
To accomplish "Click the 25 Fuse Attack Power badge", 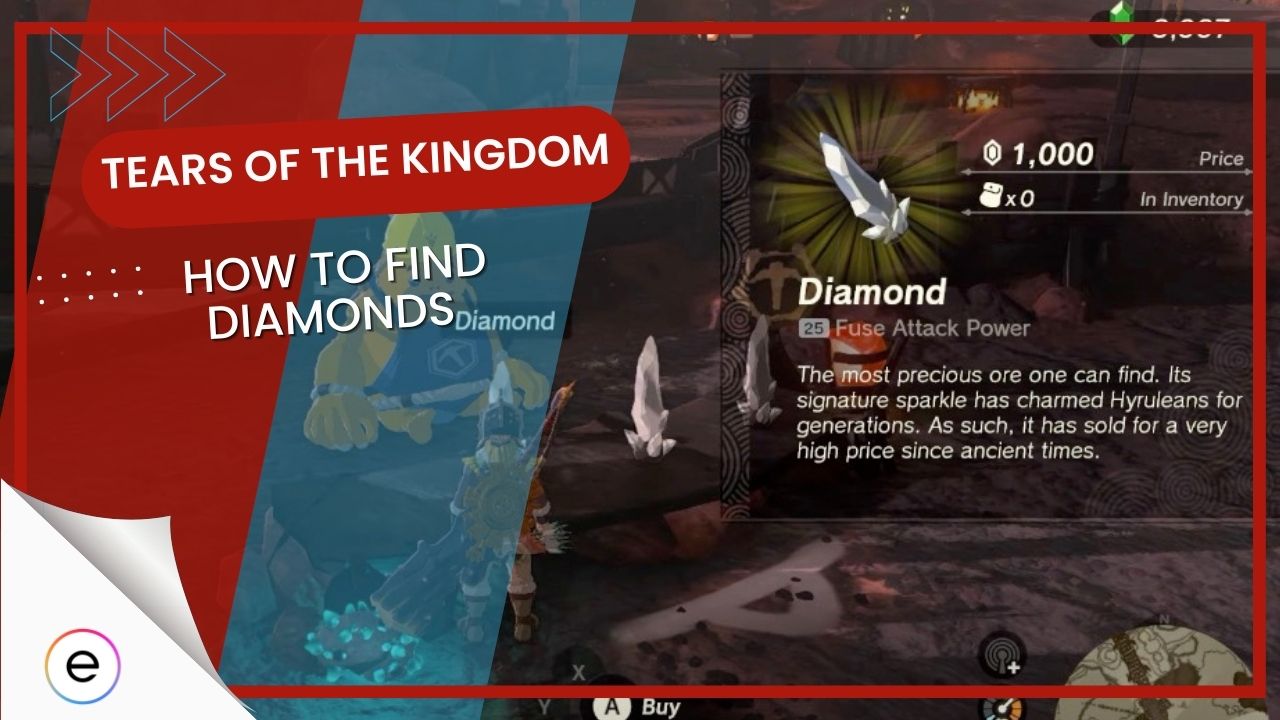I will pos(816,324).
